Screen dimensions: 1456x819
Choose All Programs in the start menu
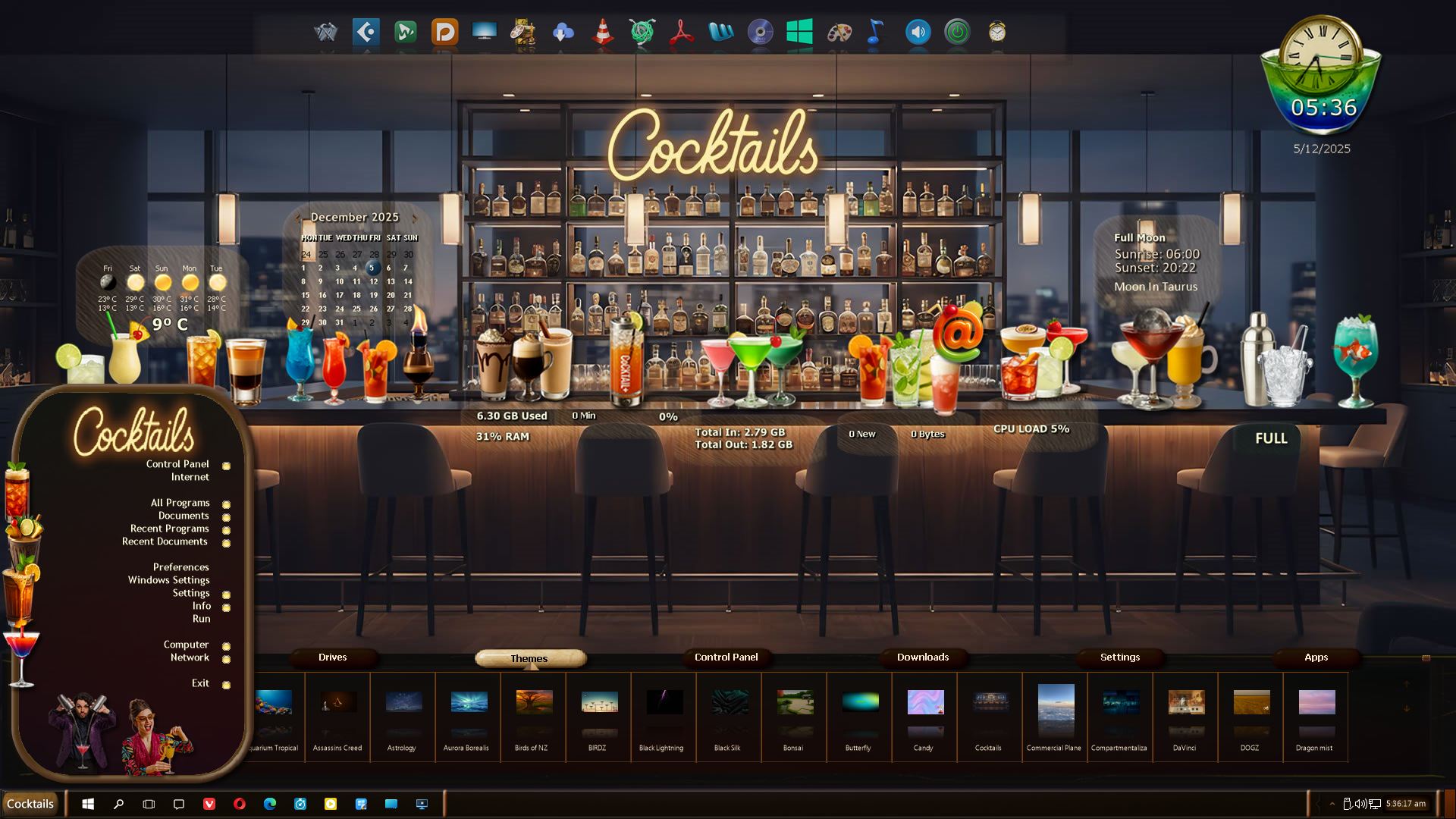[x=180, y=503]
